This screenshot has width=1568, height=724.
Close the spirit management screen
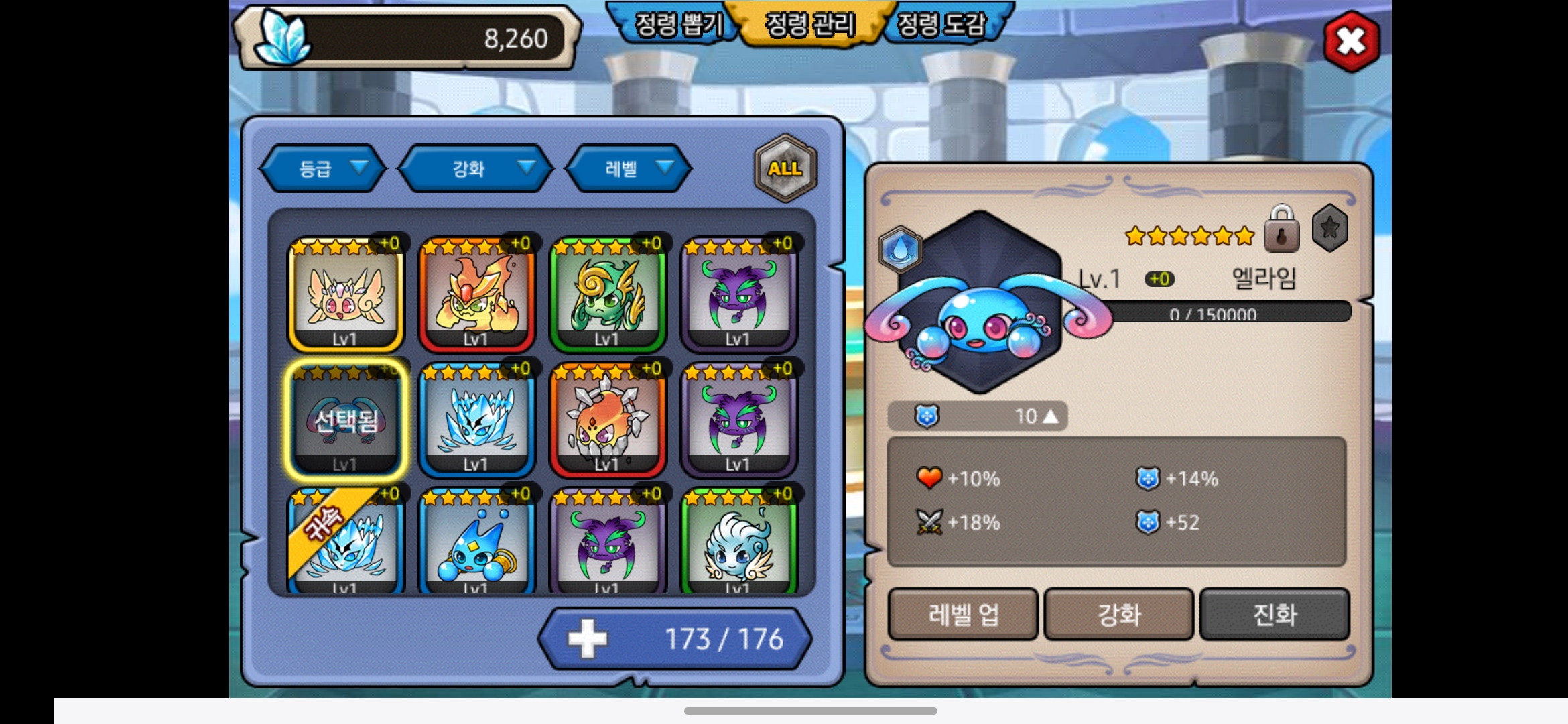point(1351,42)
